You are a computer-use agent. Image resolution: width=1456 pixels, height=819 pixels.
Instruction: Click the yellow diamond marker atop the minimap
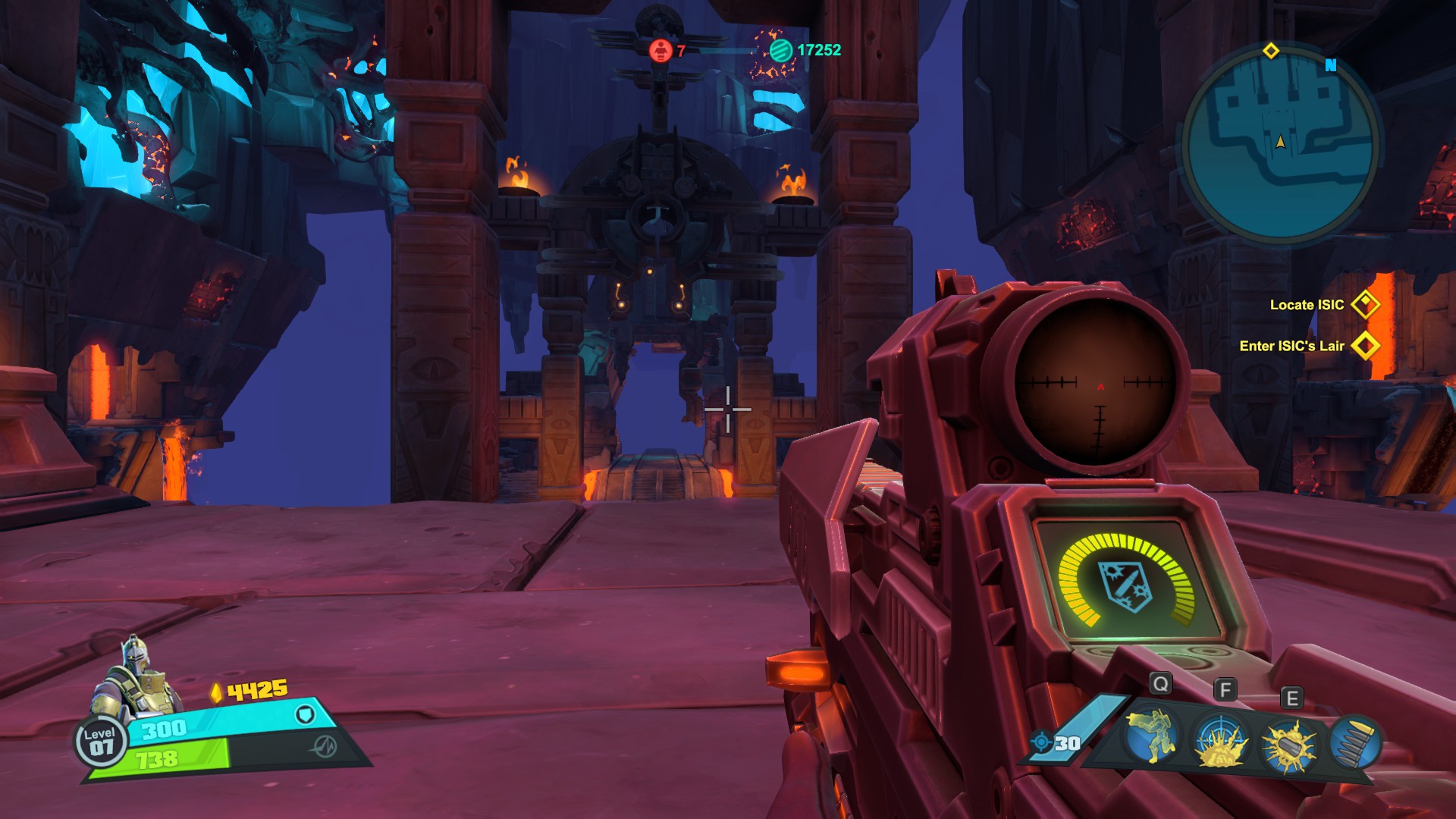(x=1271, y=51)
